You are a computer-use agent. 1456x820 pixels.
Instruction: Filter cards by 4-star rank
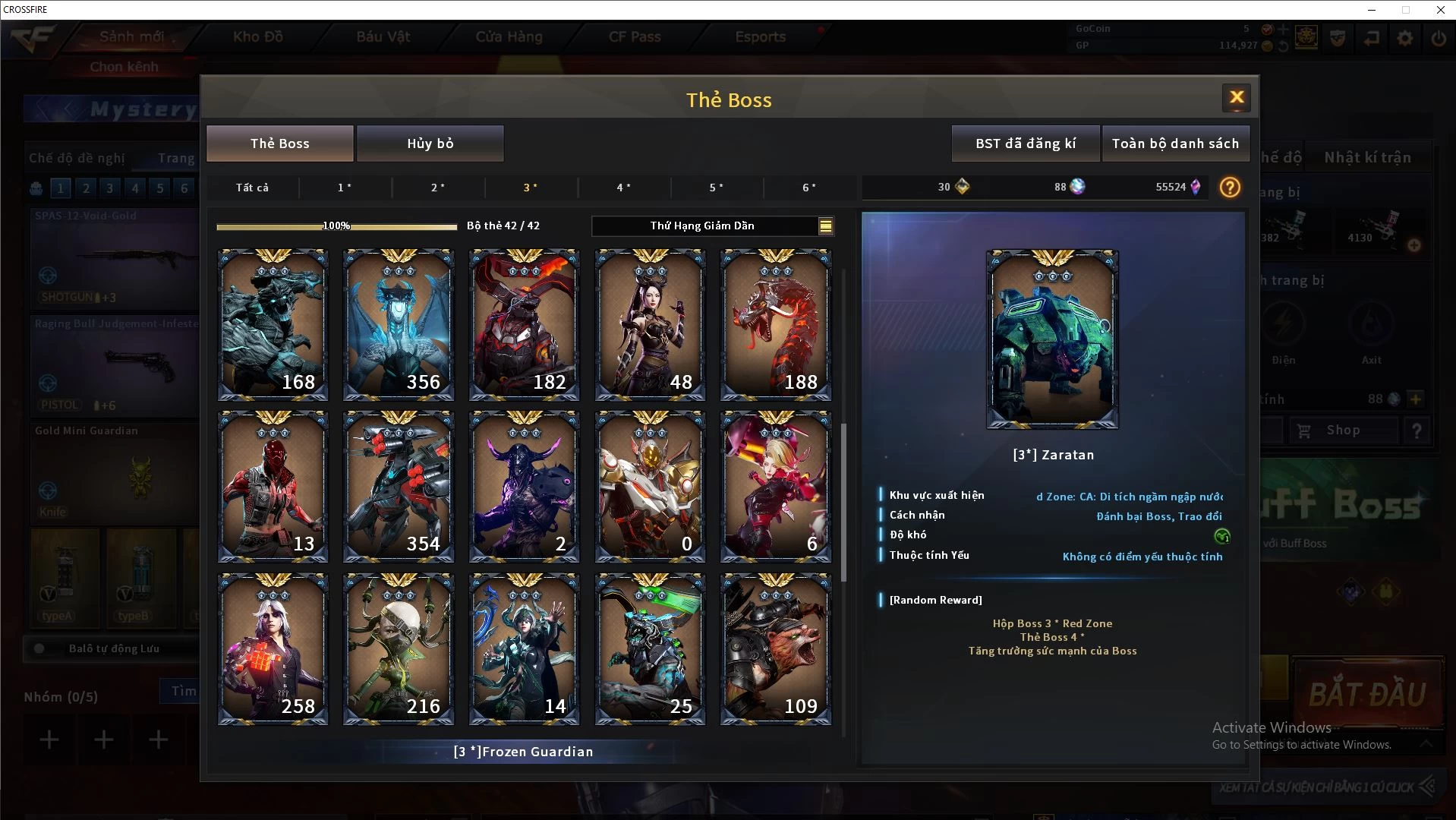coord(623,188)
